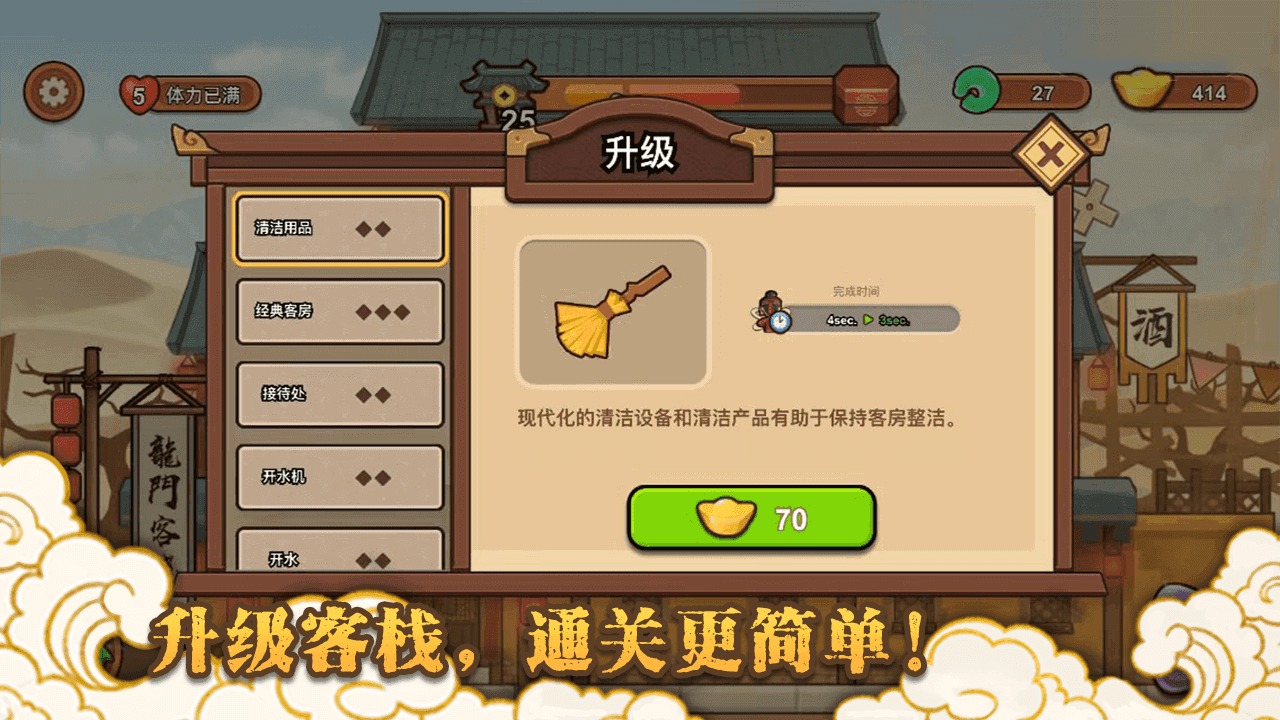Select the 开水机 upgrade item
Screen dimensions: 1280x720
pyautogui.click(x=339, y=477)
